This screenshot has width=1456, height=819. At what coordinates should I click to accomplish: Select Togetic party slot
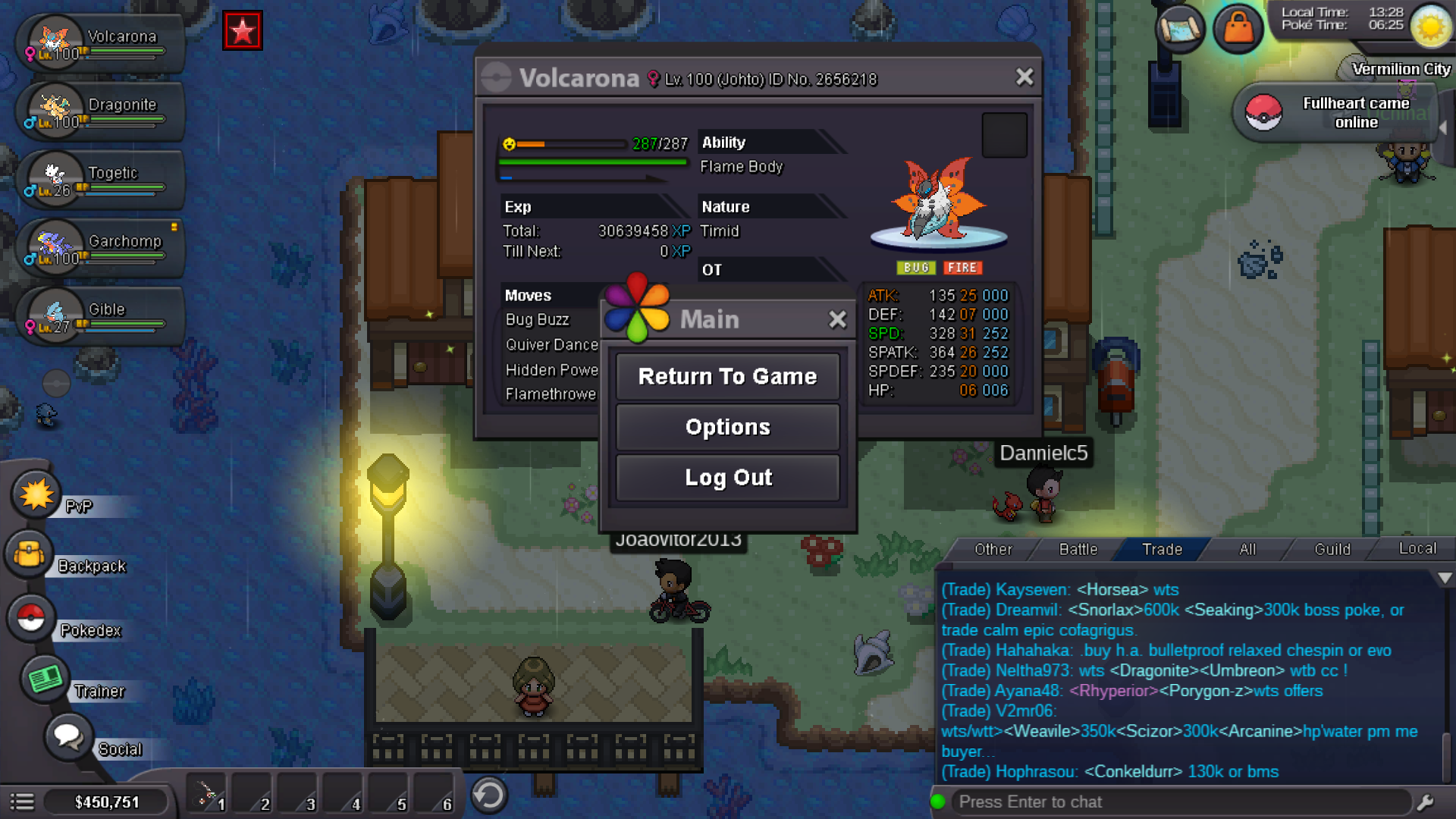coord(99,180)
